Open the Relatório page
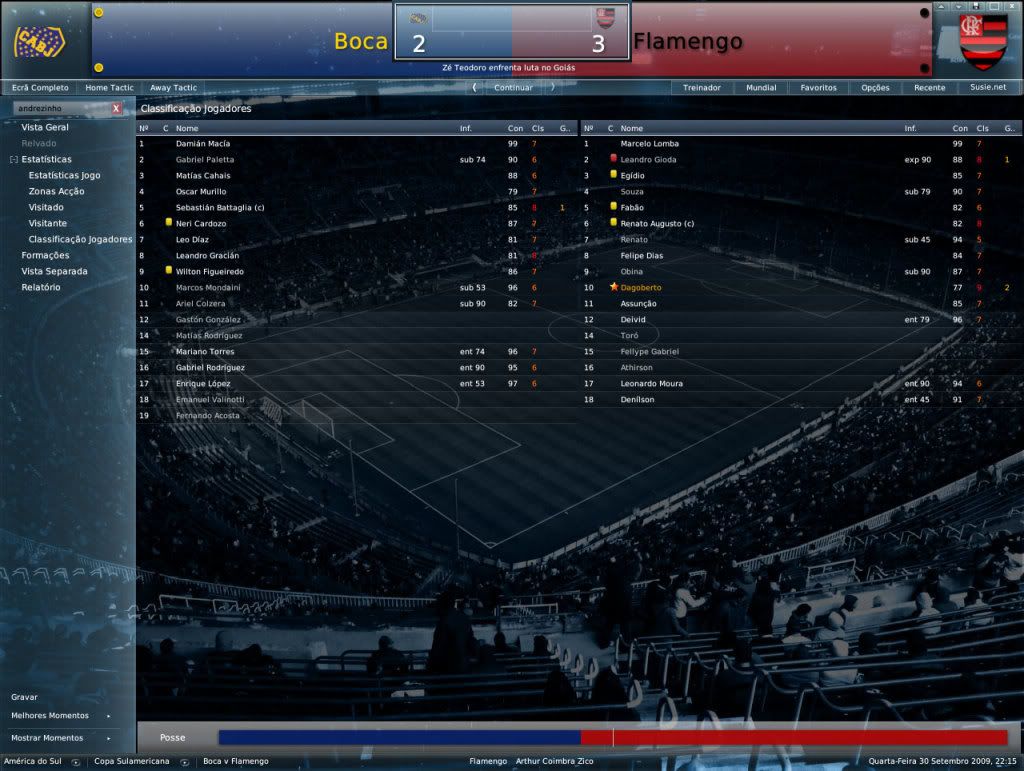This screenshot has height=771, width=1024. coord(41,288)
